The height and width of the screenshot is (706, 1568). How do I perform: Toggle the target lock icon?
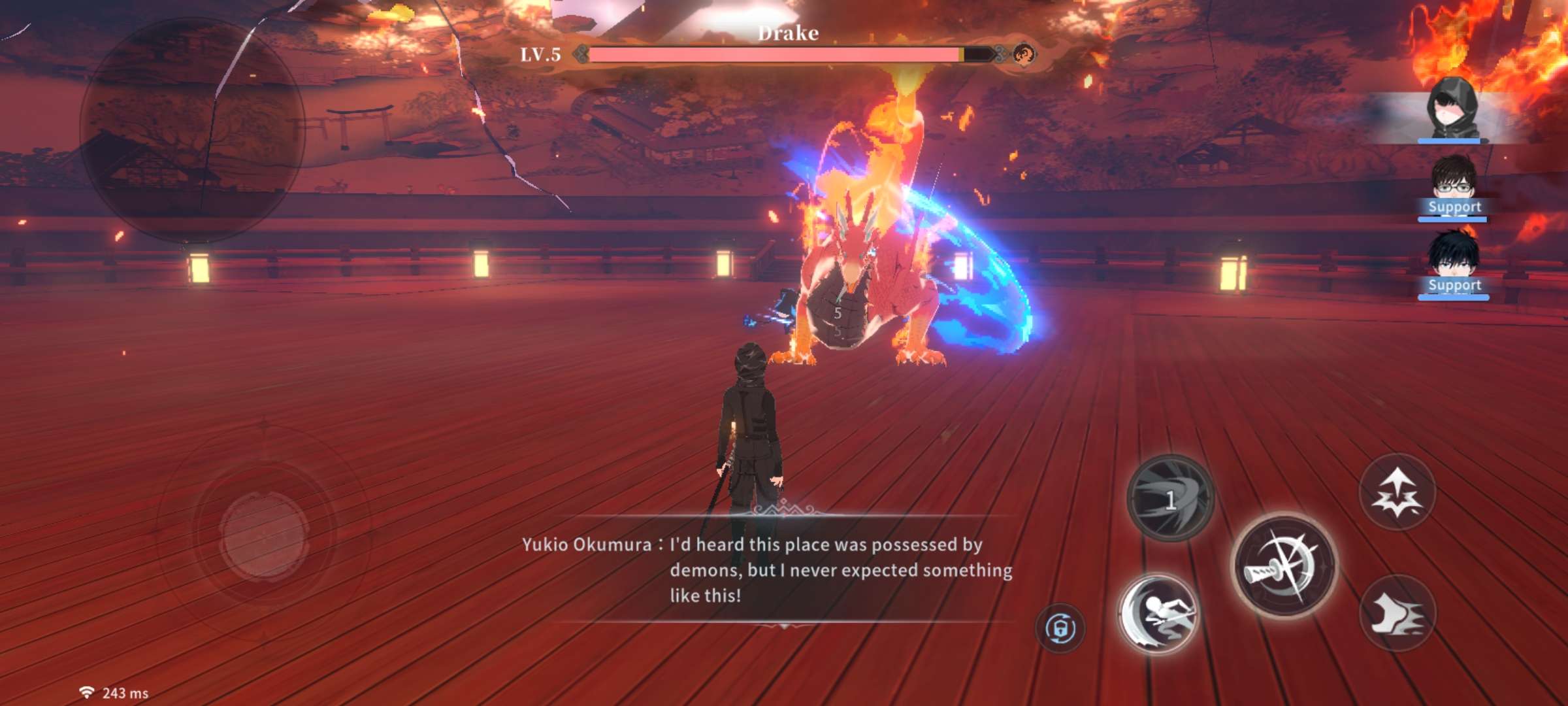pos(1060,628)
